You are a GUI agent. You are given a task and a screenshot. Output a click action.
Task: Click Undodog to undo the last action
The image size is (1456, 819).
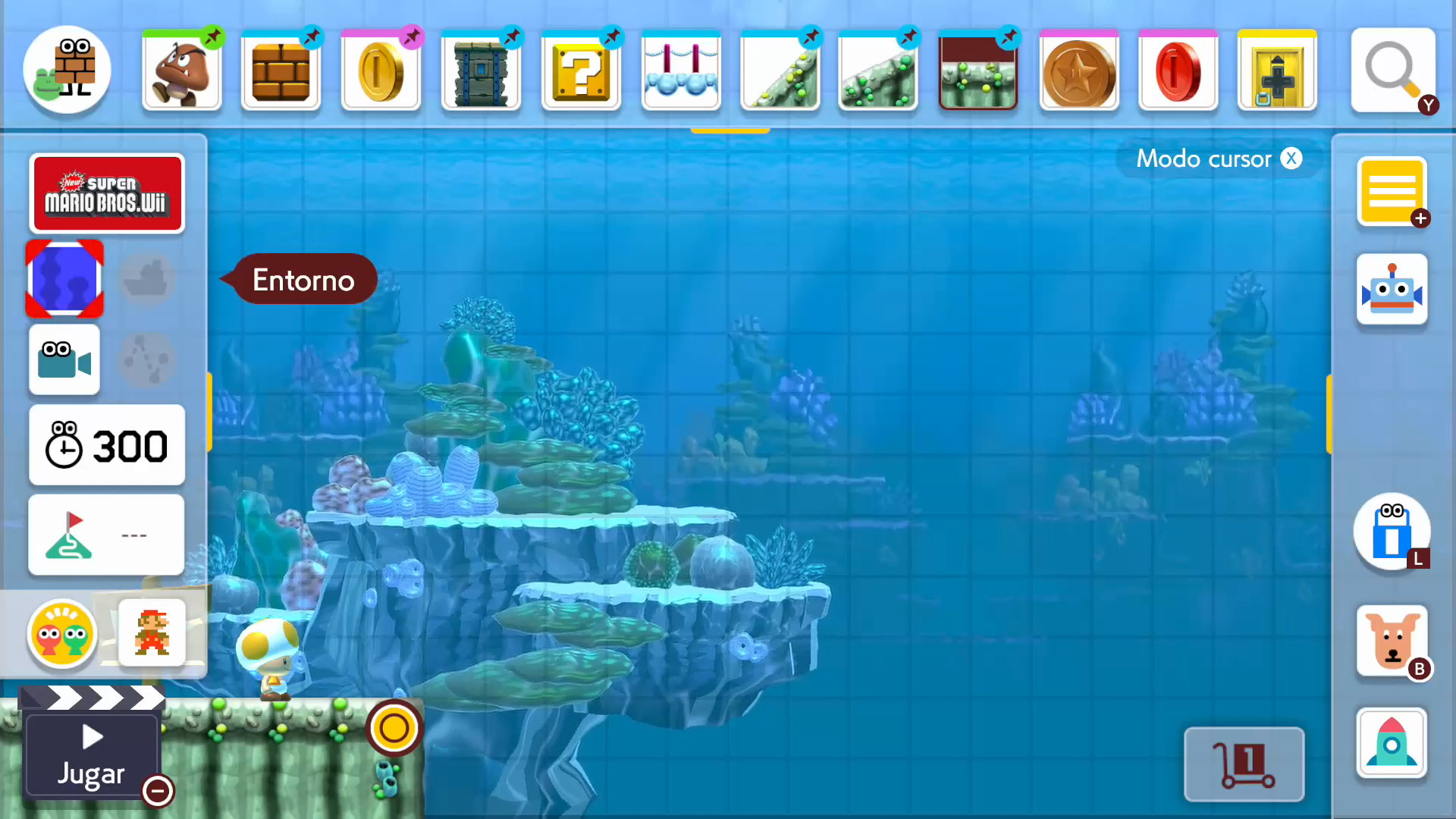1392,641
